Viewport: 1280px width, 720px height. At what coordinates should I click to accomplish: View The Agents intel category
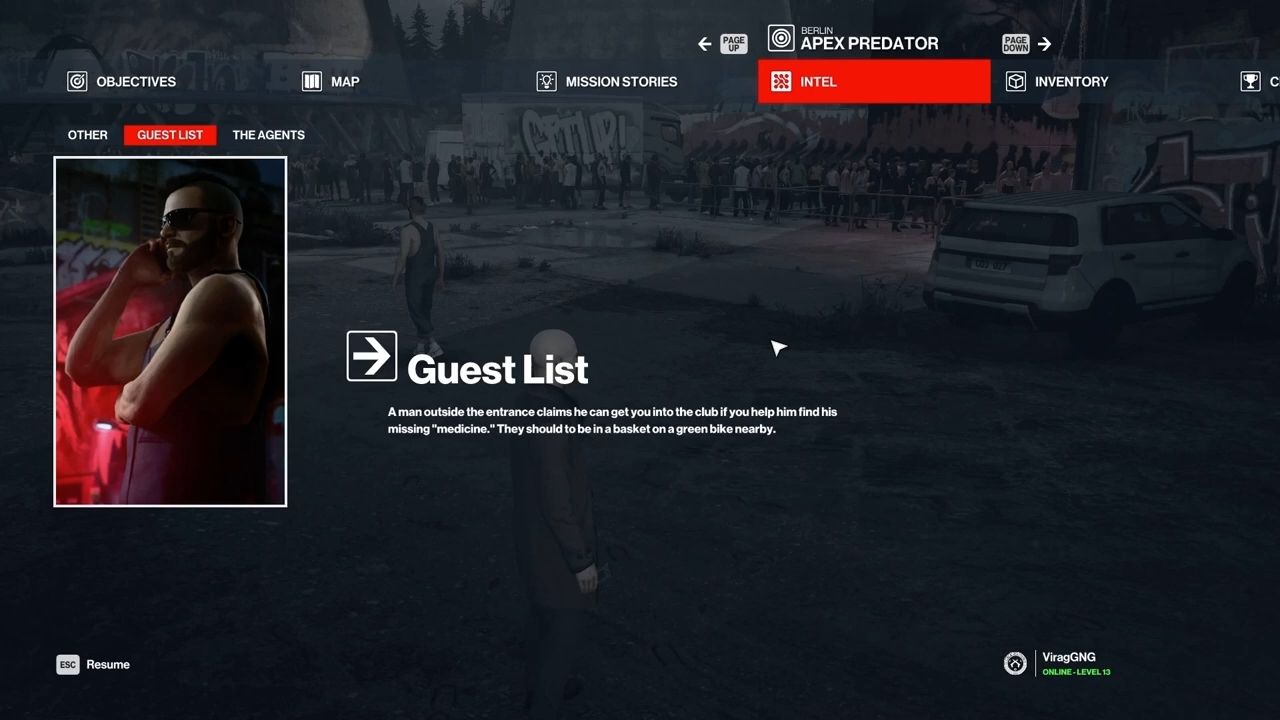[268, 135]
